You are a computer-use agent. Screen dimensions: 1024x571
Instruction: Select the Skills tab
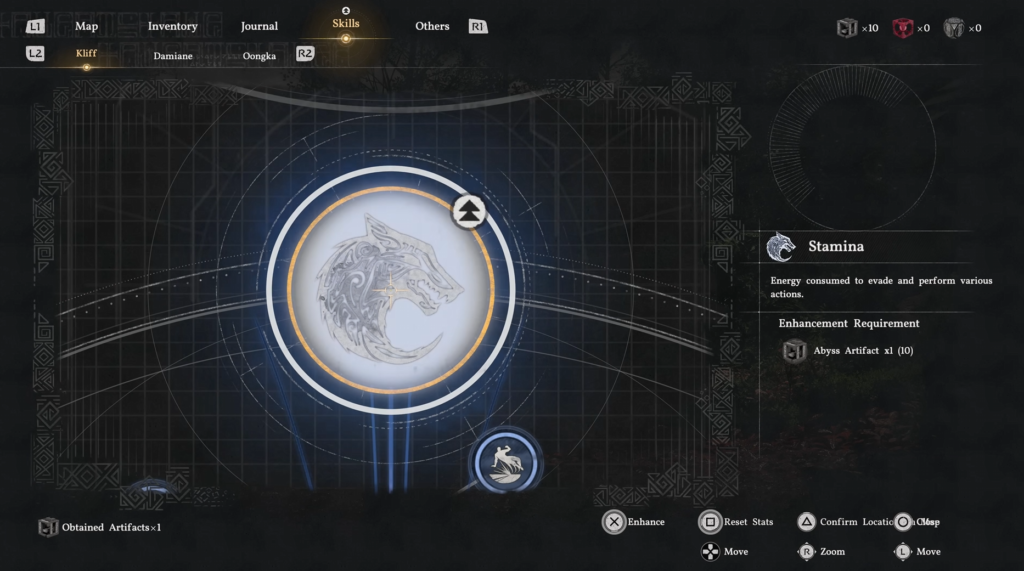click(346, 24)
